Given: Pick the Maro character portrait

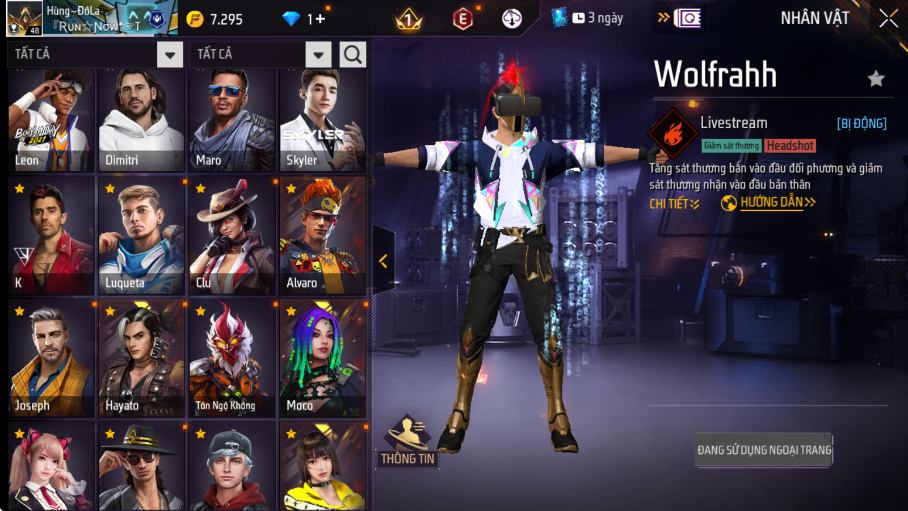Looking at the screenshot, I should tap(232, 120).
